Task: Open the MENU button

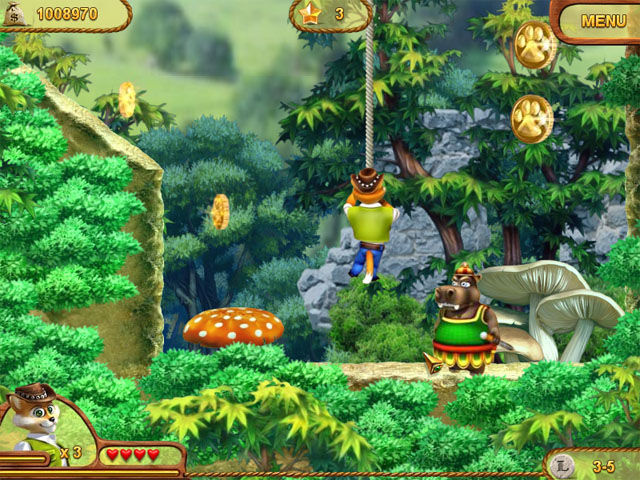Action: (603, 20)
